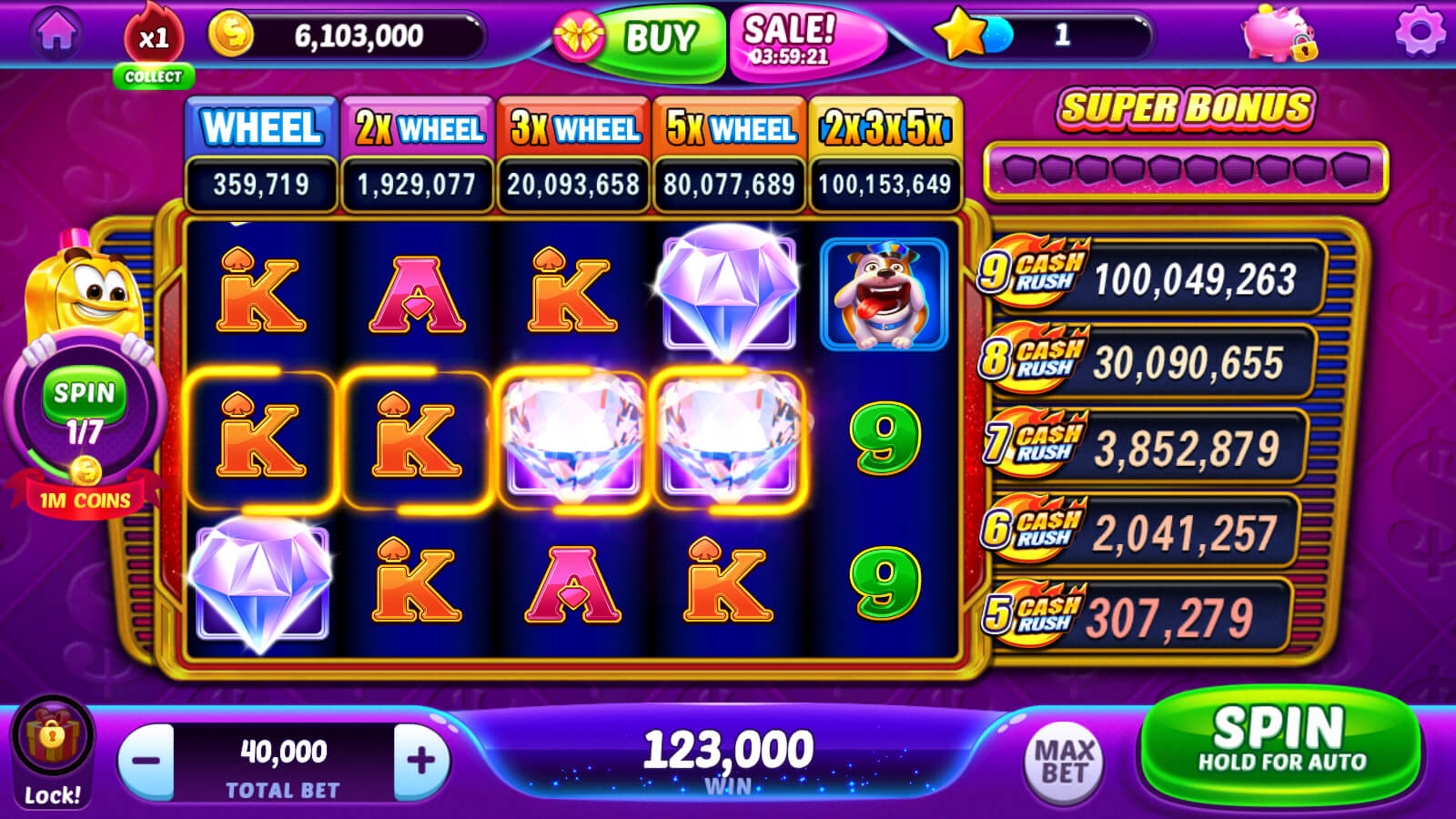Open the 5x WHEEL tab
This screenshot has width=1456, height=819.
click(728, 126)
